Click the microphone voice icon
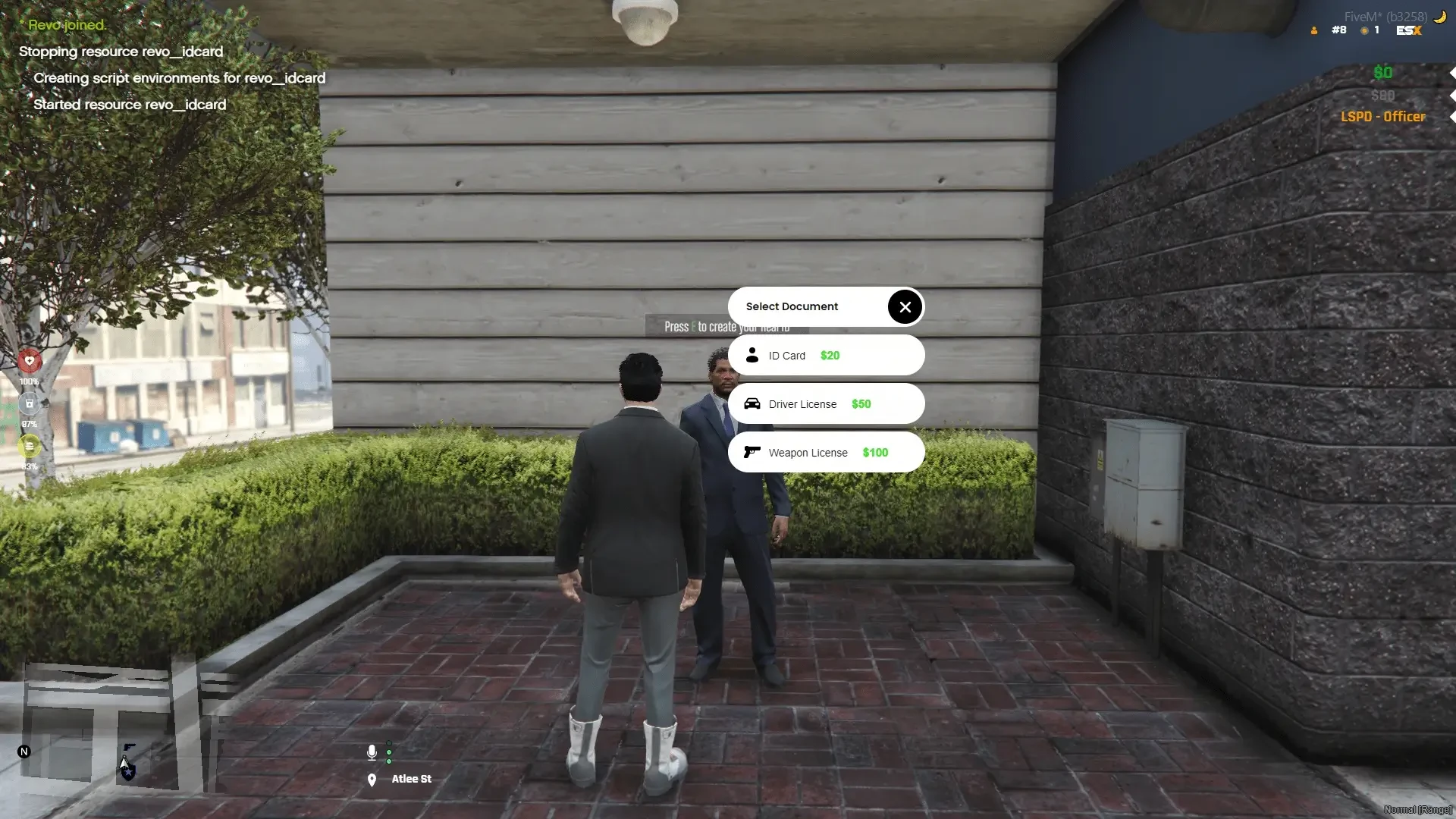Viewport: 1456px width, 819px height. [x=372, y=752]
